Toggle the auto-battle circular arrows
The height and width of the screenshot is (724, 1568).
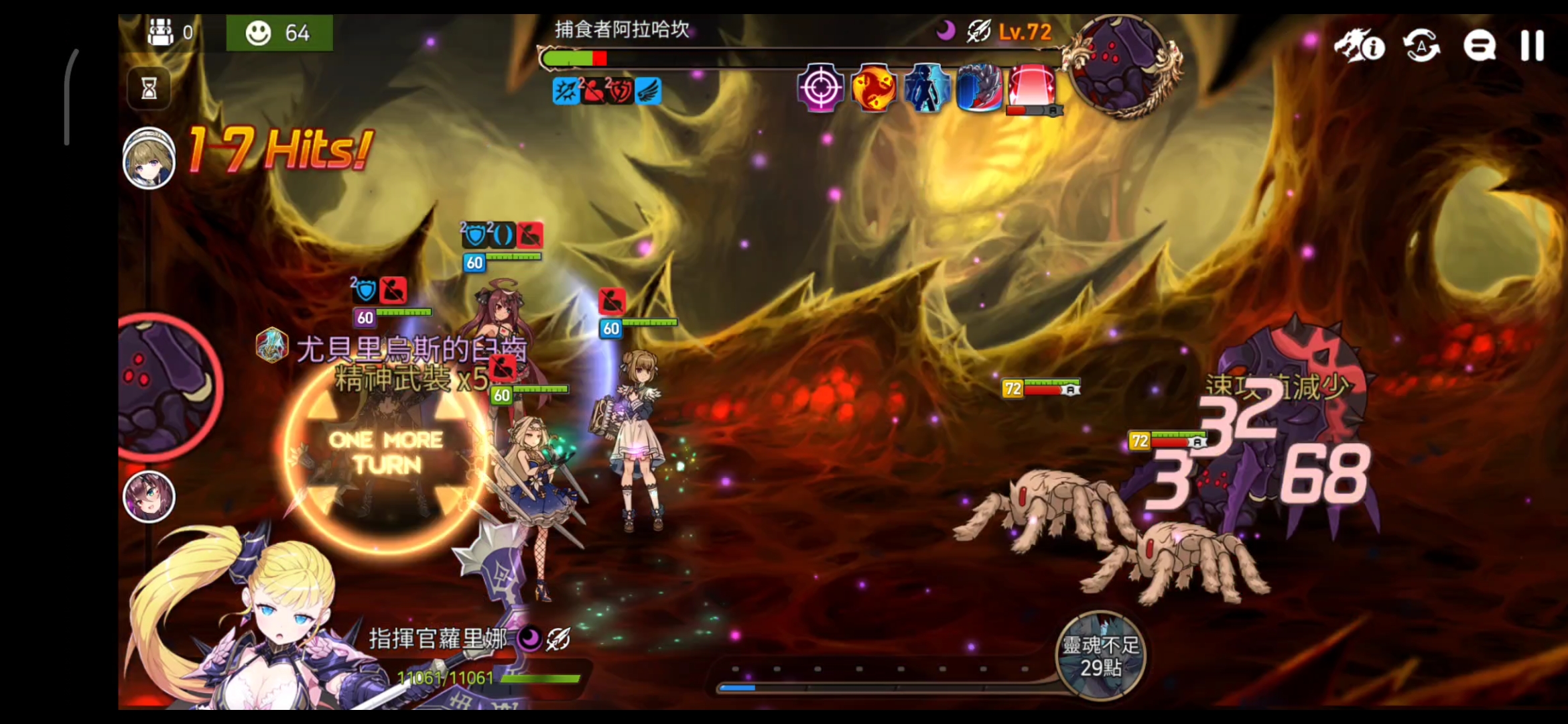pyautogui.click(x=1421, y=46)
